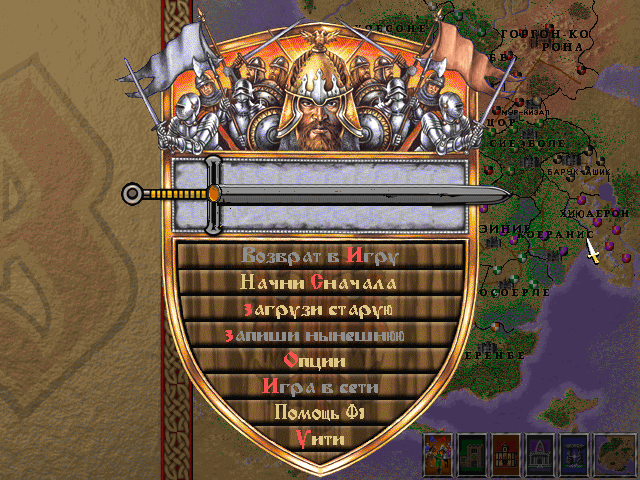Select the green castle building icon

tap(473, 455)
